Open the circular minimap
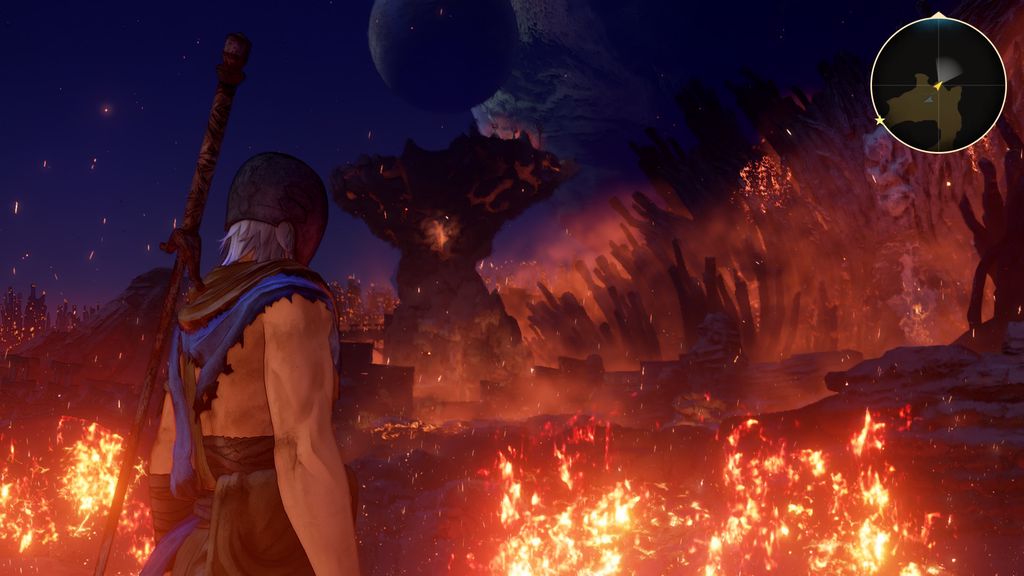 pyautogui.click(x=937, y=85)
